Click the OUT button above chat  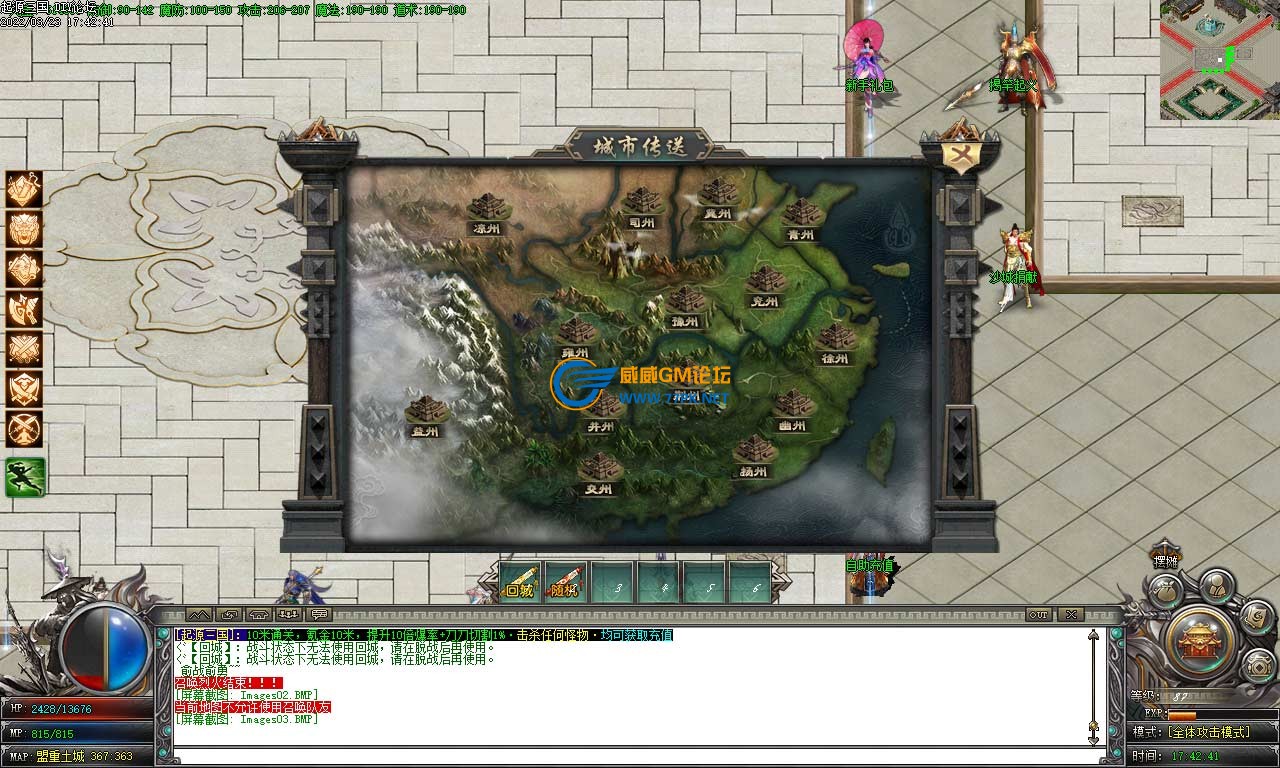[x=1038, y=614]
